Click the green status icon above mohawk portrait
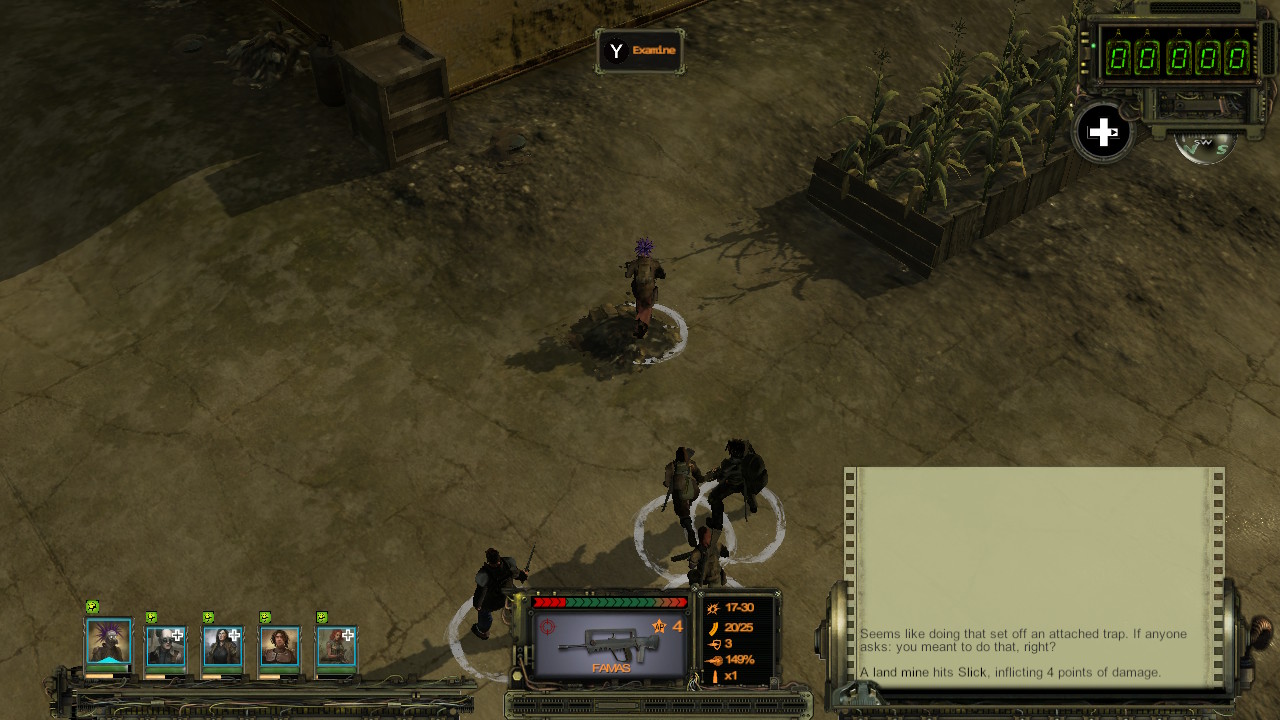Viewport: 1280px width, 720px height. 93,607
